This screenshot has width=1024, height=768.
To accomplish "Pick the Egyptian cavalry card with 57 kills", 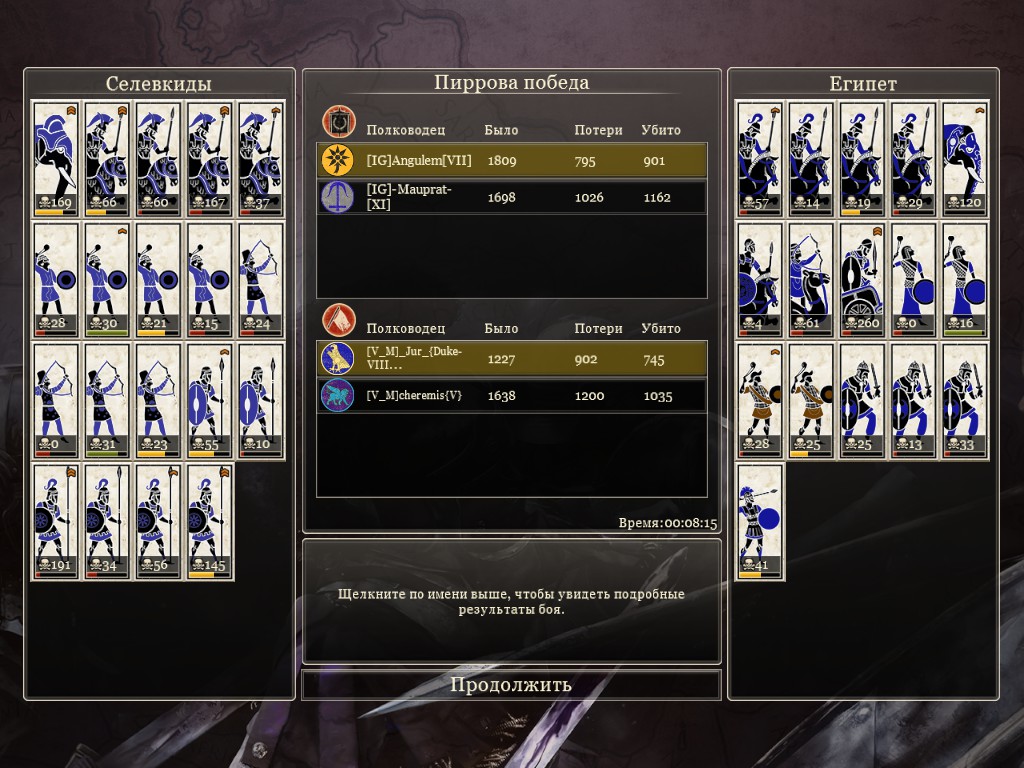I will click(x=760, y=158).
